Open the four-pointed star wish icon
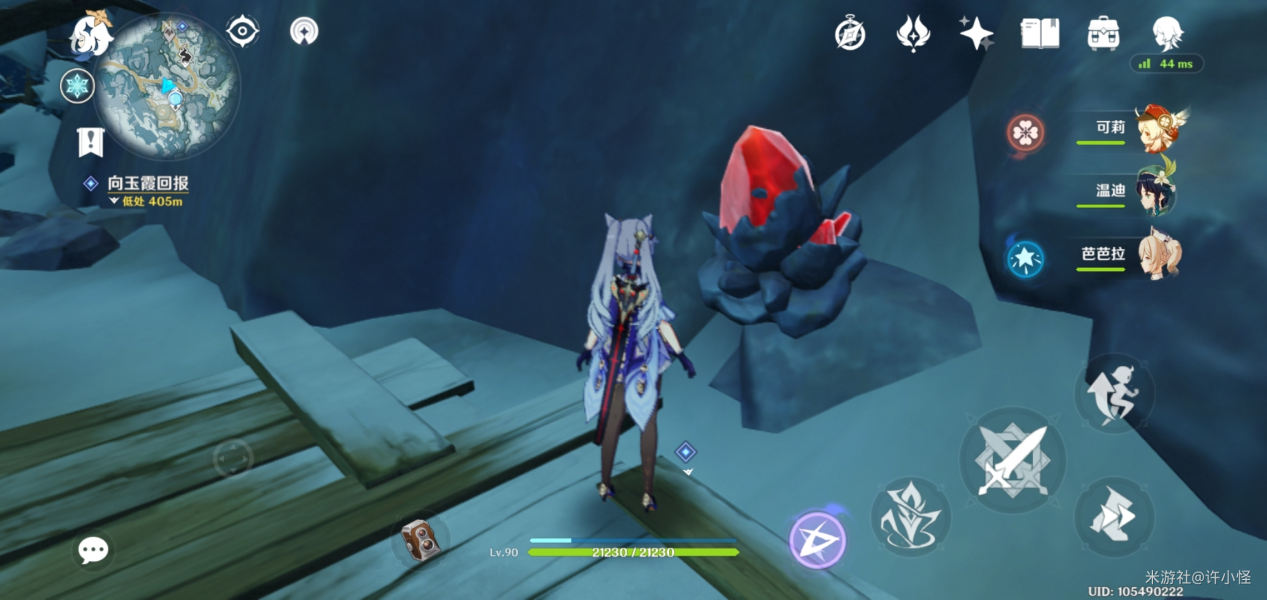Viewport: 1267px width, 600px height. (x=976, y=33)
